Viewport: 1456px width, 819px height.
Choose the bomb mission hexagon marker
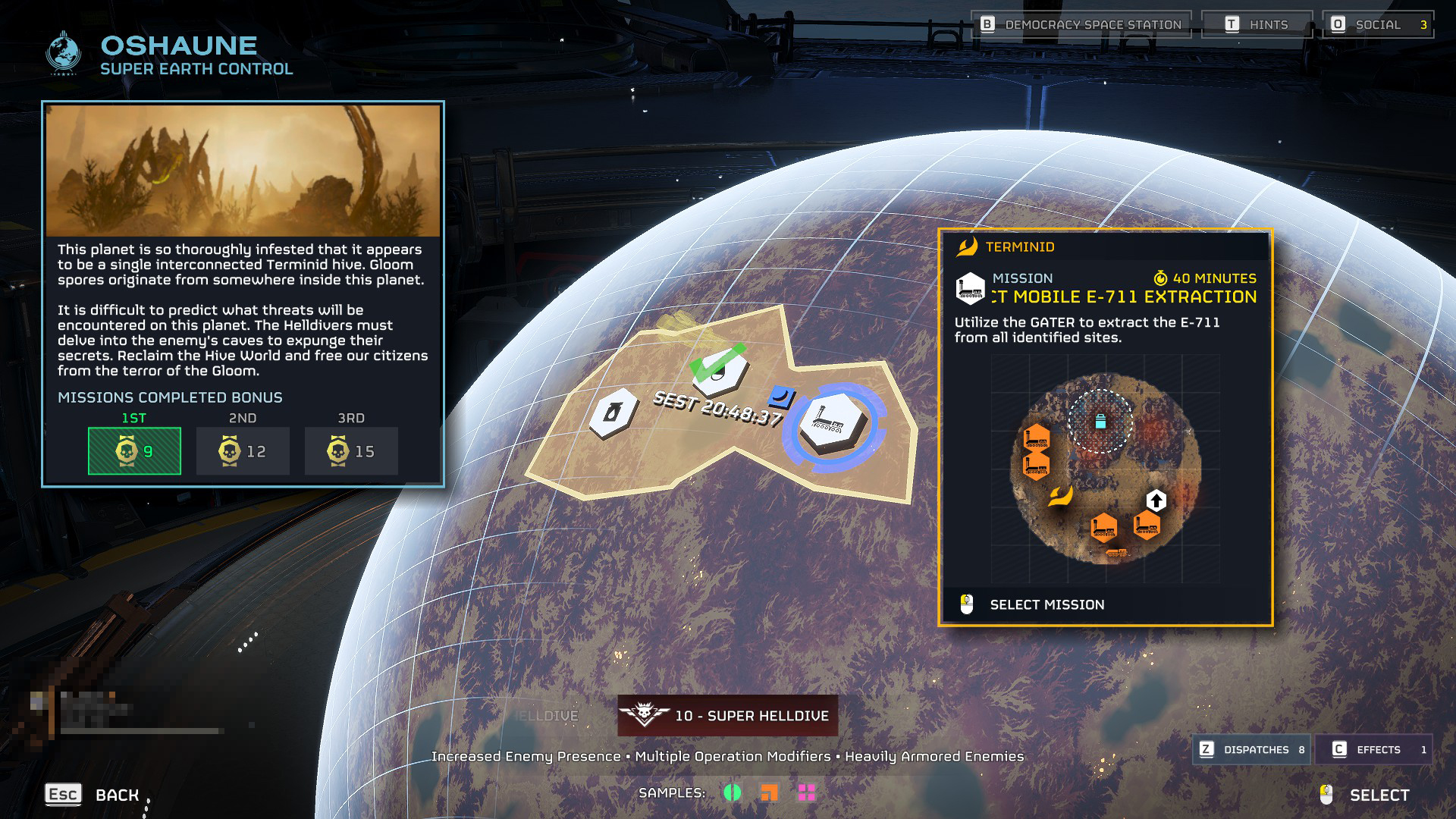(x=611, y=413)
